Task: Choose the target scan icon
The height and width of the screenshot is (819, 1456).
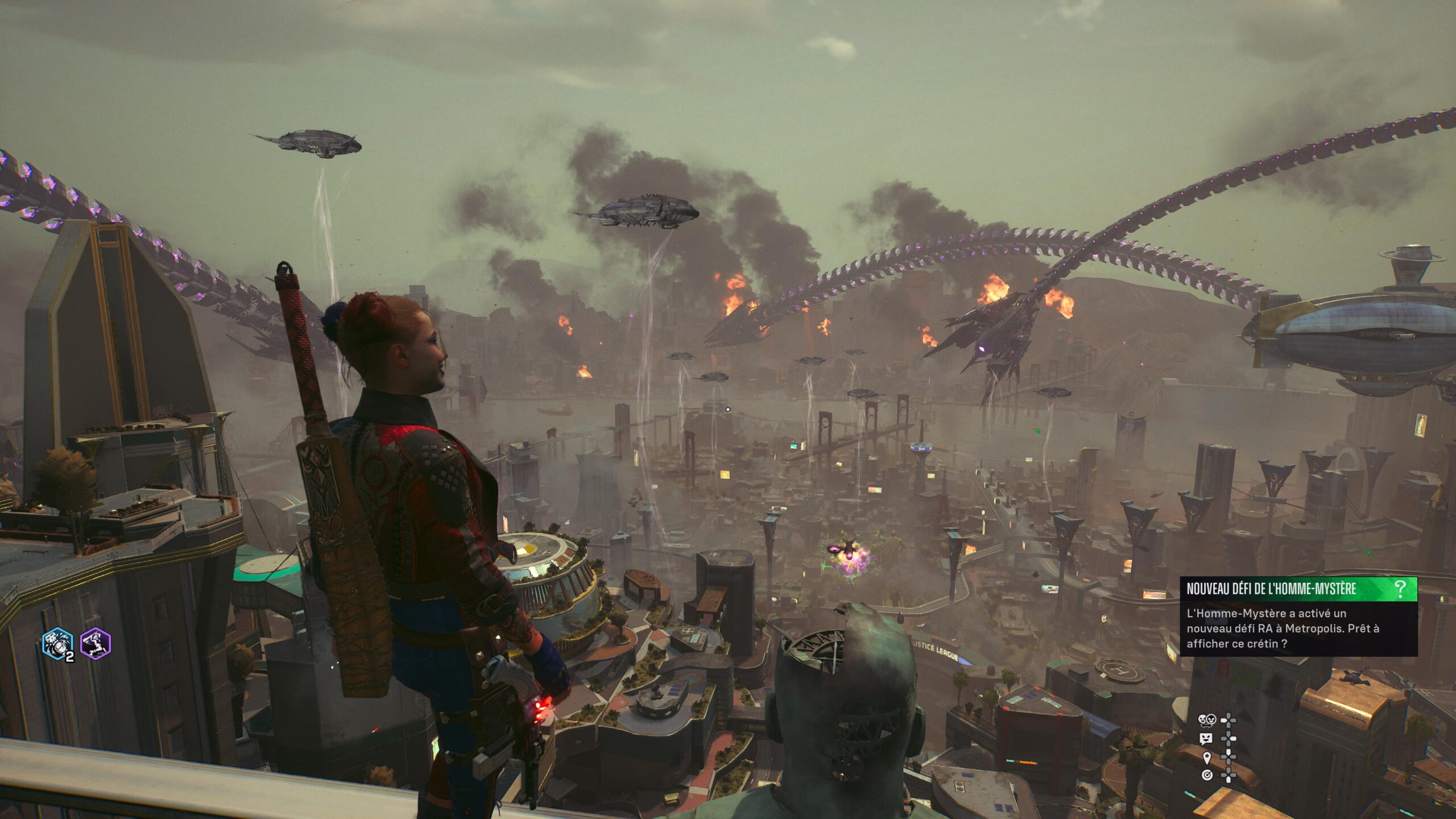Action: click(1207, 775)
